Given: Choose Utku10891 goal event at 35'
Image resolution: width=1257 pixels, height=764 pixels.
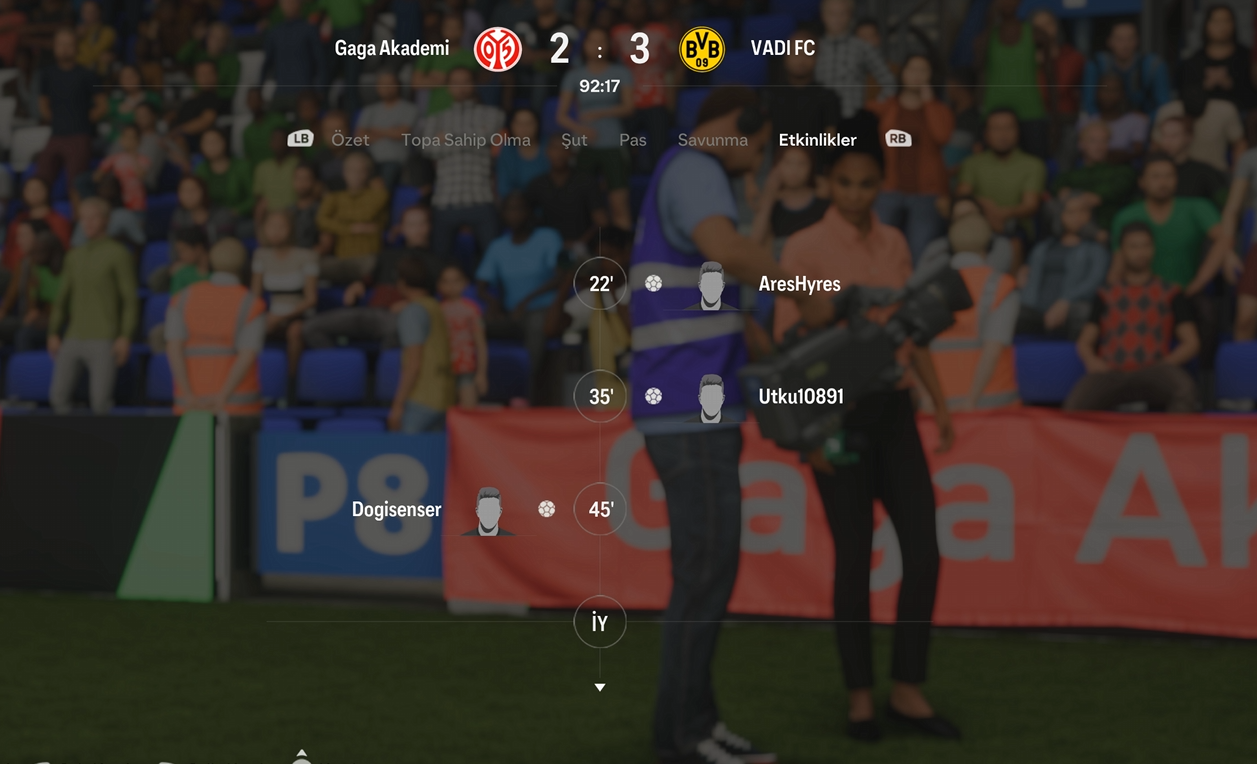Looking at the screenshot, I should [800, 397].
